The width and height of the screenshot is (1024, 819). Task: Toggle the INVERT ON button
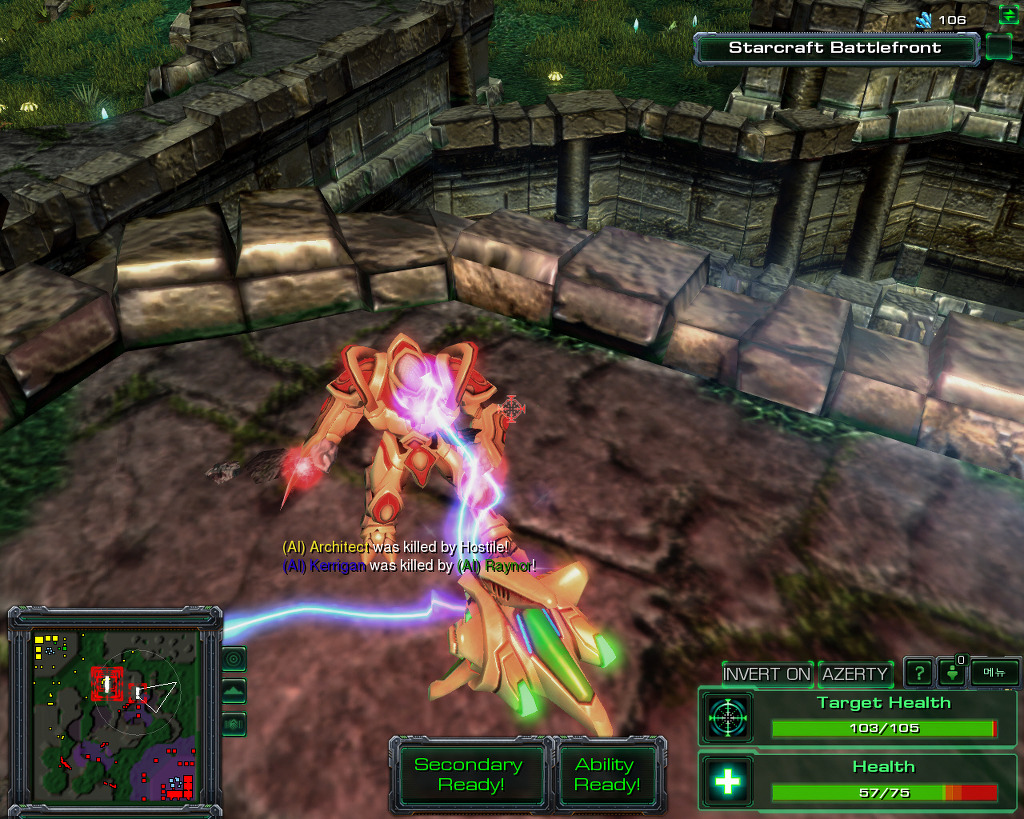click(767, 674)
